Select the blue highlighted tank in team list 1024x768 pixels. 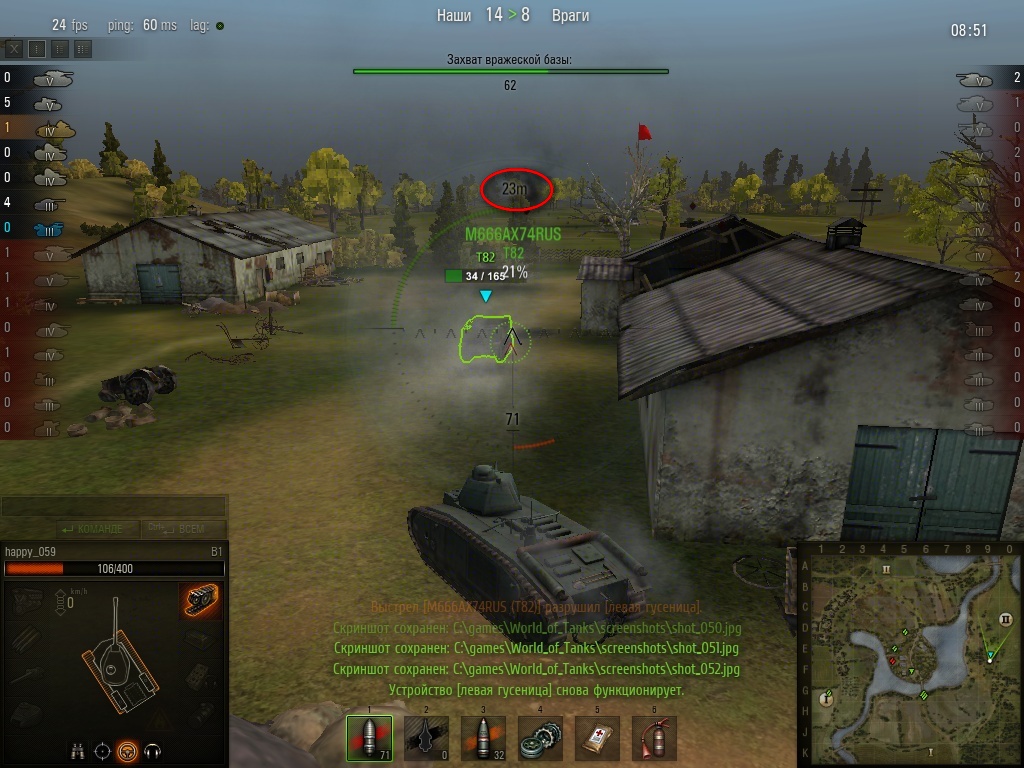[x=48, y=228]
